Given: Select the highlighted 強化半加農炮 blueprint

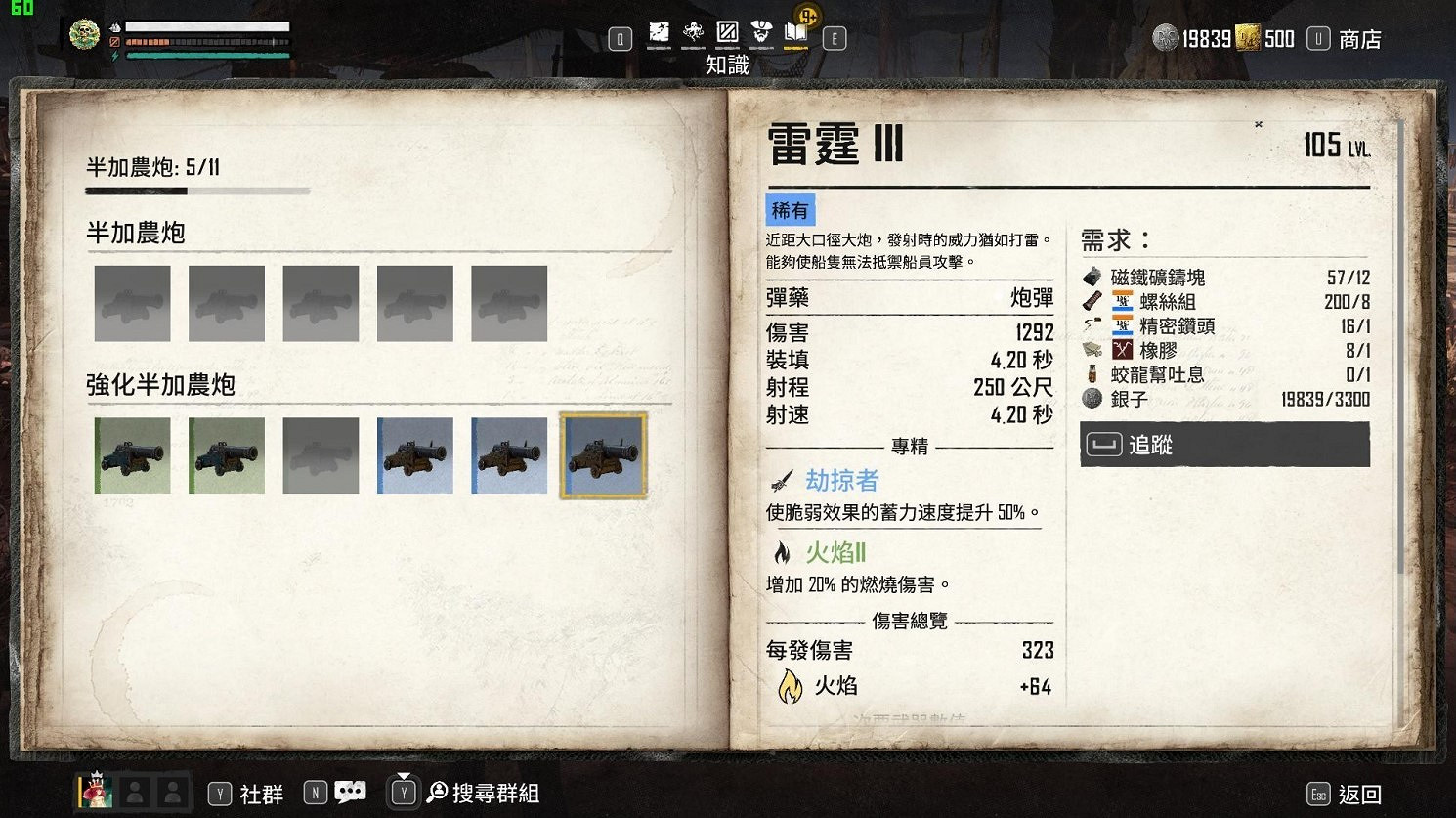Looking at the screenshot, I should pos(603,454).
